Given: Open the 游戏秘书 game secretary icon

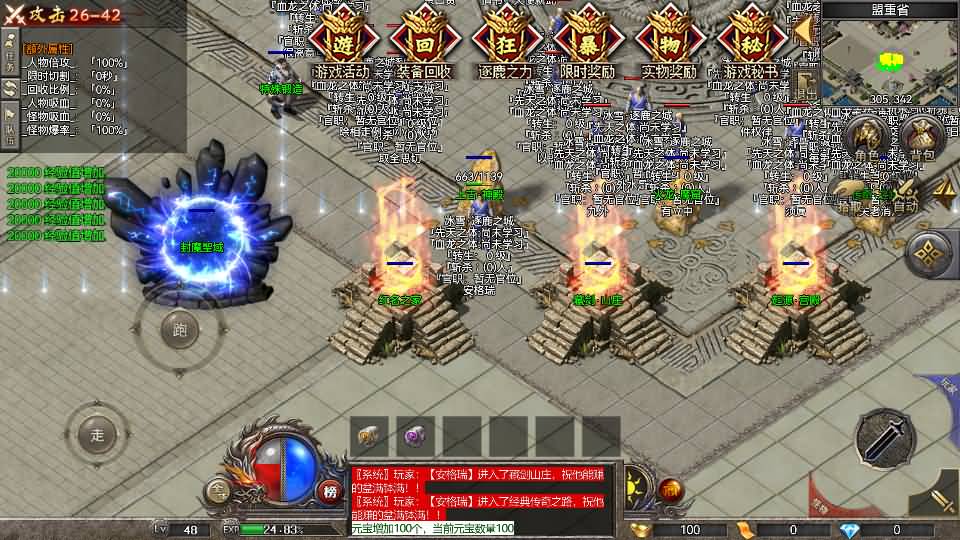Looking at the screenshot, I should [x=750, y=45].
